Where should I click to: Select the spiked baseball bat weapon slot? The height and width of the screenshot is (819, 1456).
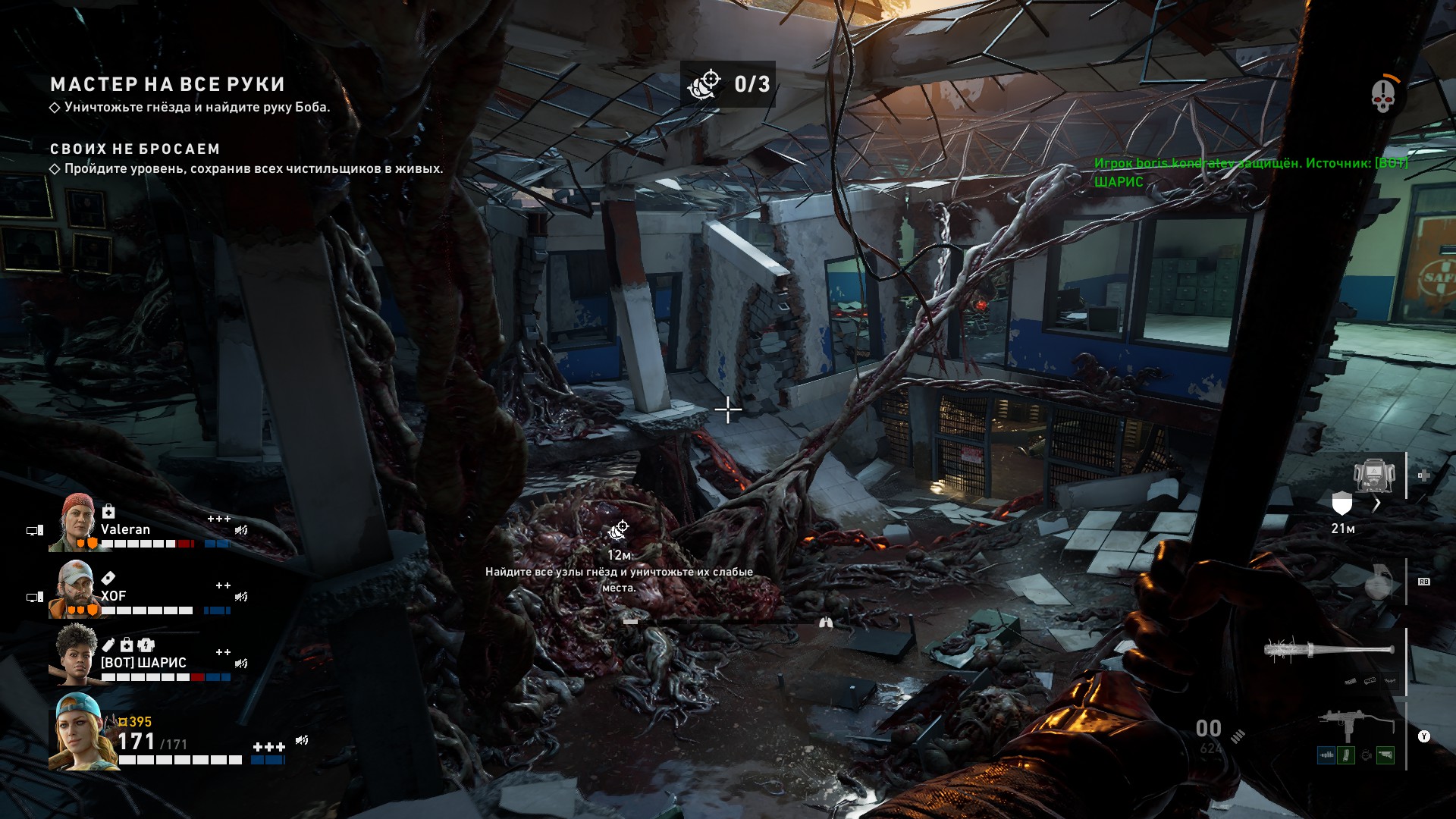click(1329, 651)
